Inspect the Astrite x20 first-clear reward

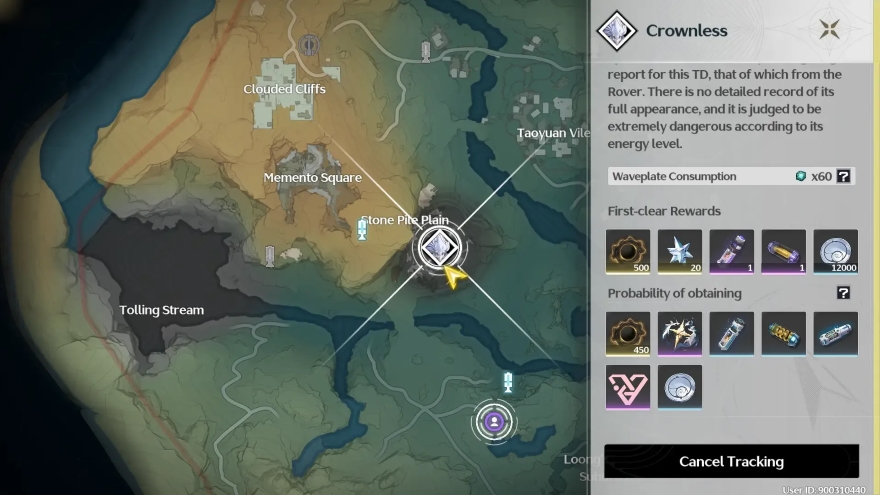tap(680, 252)
